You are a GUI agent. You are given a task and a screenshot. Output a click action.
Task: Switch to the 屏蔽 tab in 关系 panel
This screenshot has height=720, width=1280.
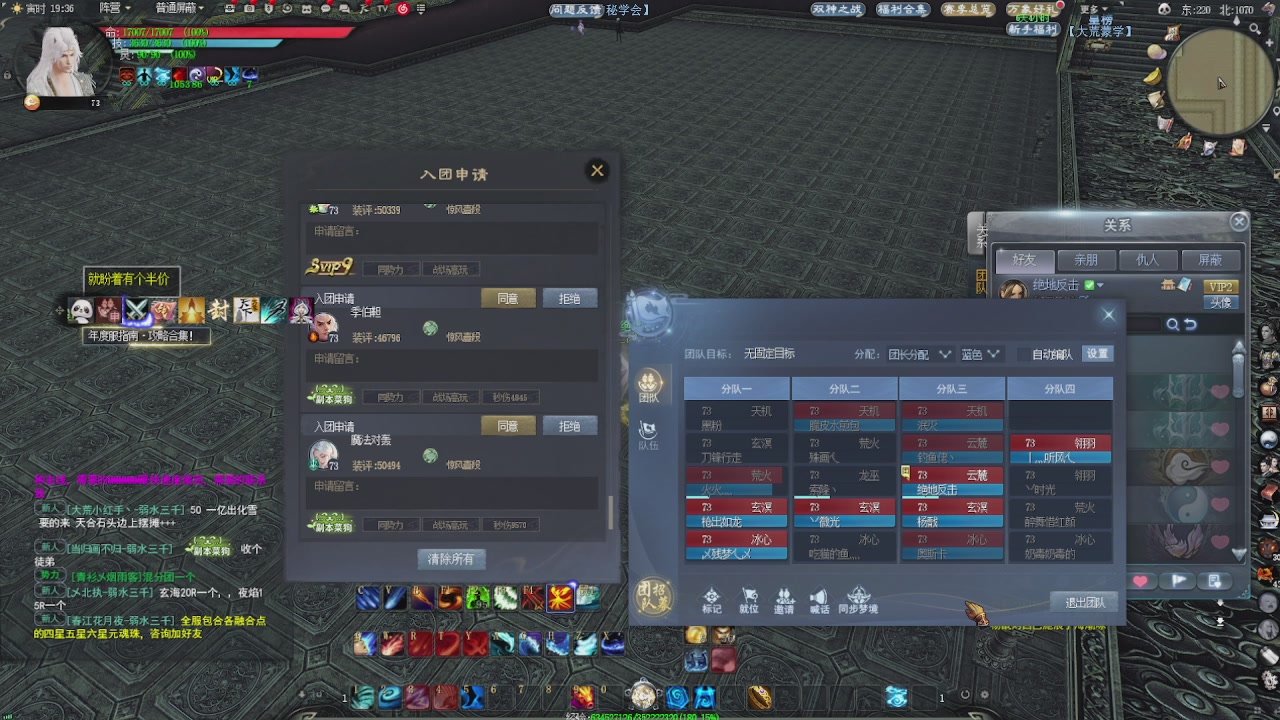point(1209,260)
